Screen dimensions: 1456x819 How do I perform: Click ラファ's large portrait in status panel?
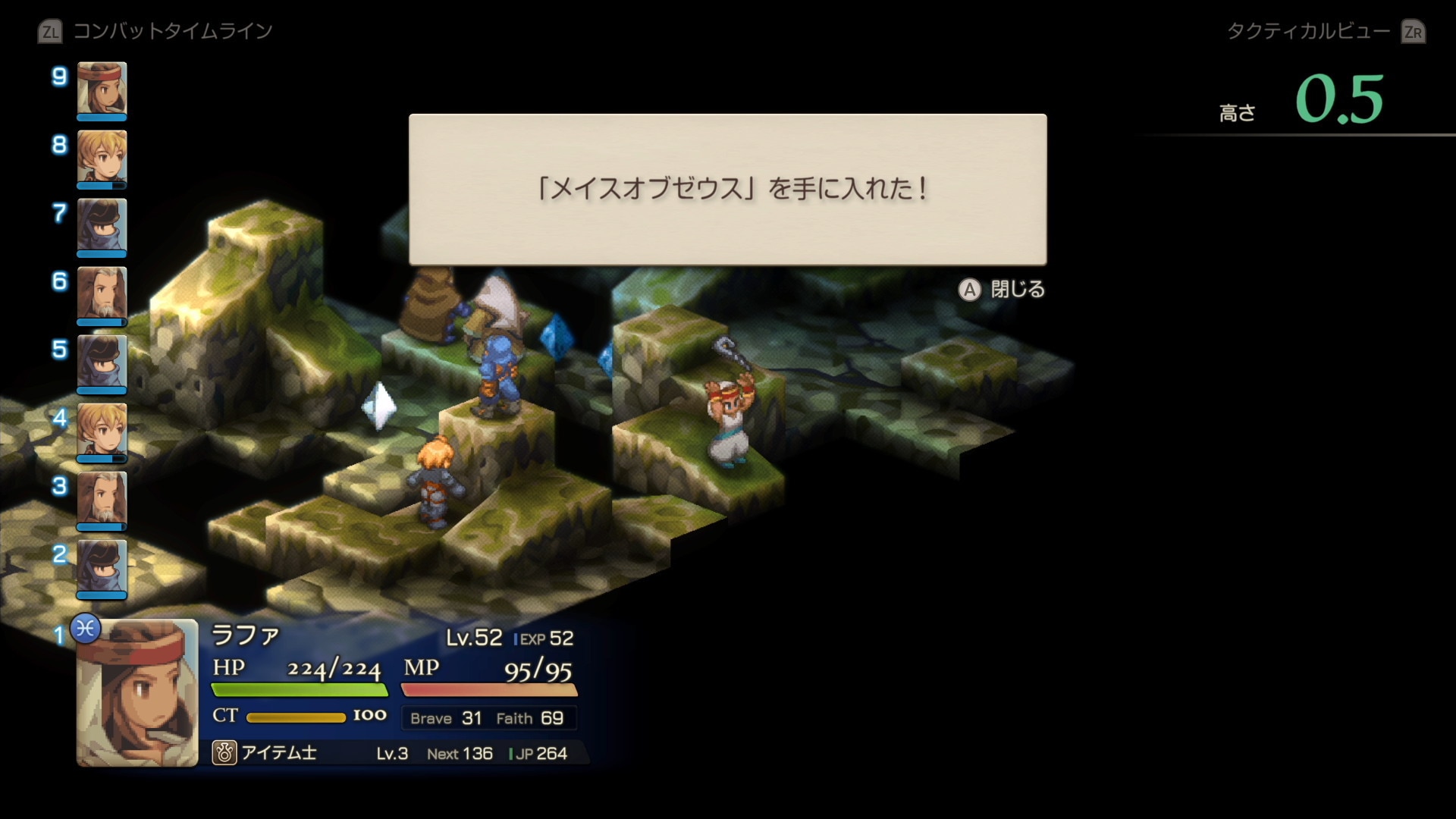137,692
